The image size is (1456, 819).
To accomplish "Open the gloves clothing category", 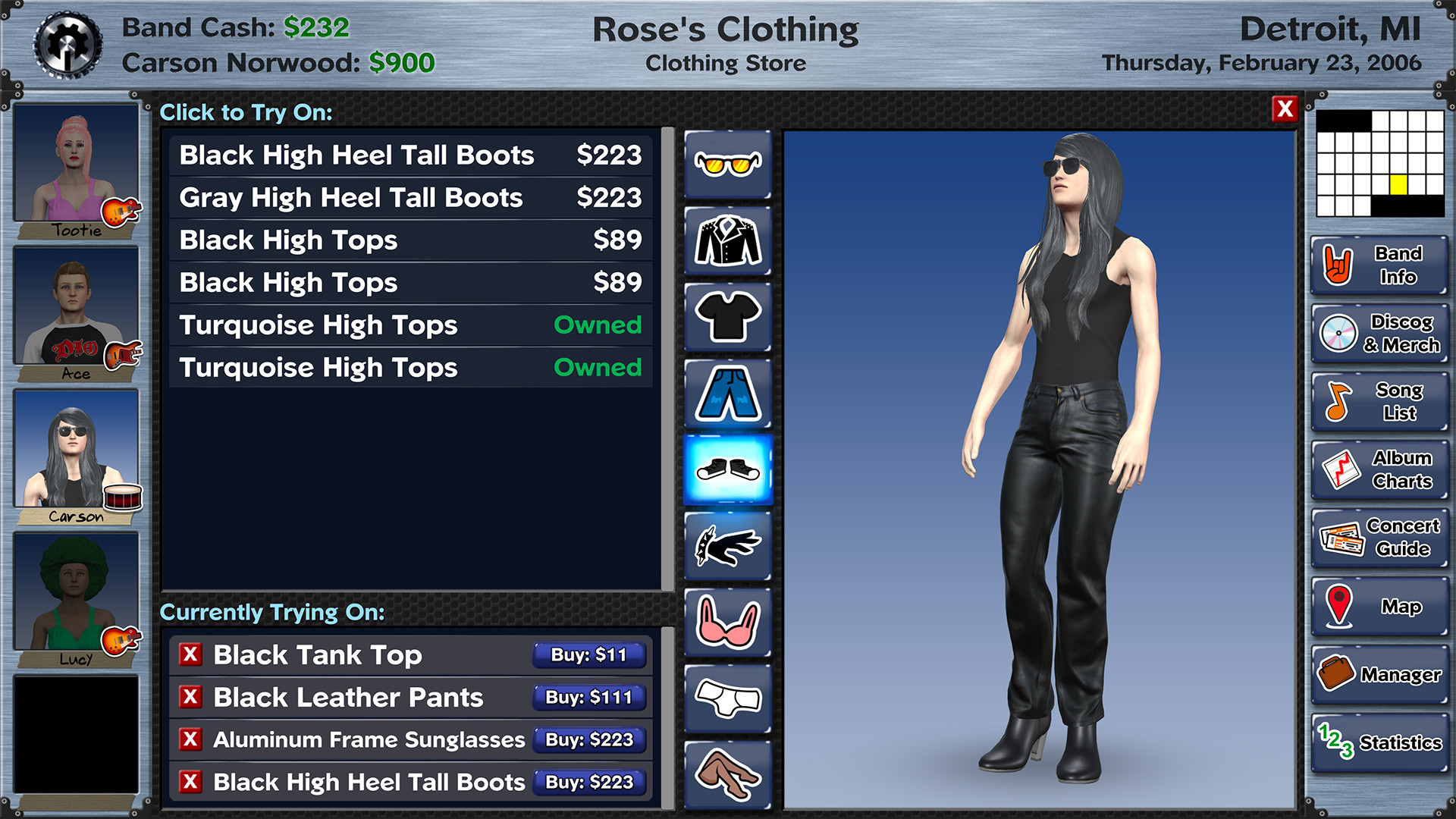I will 726,544.
